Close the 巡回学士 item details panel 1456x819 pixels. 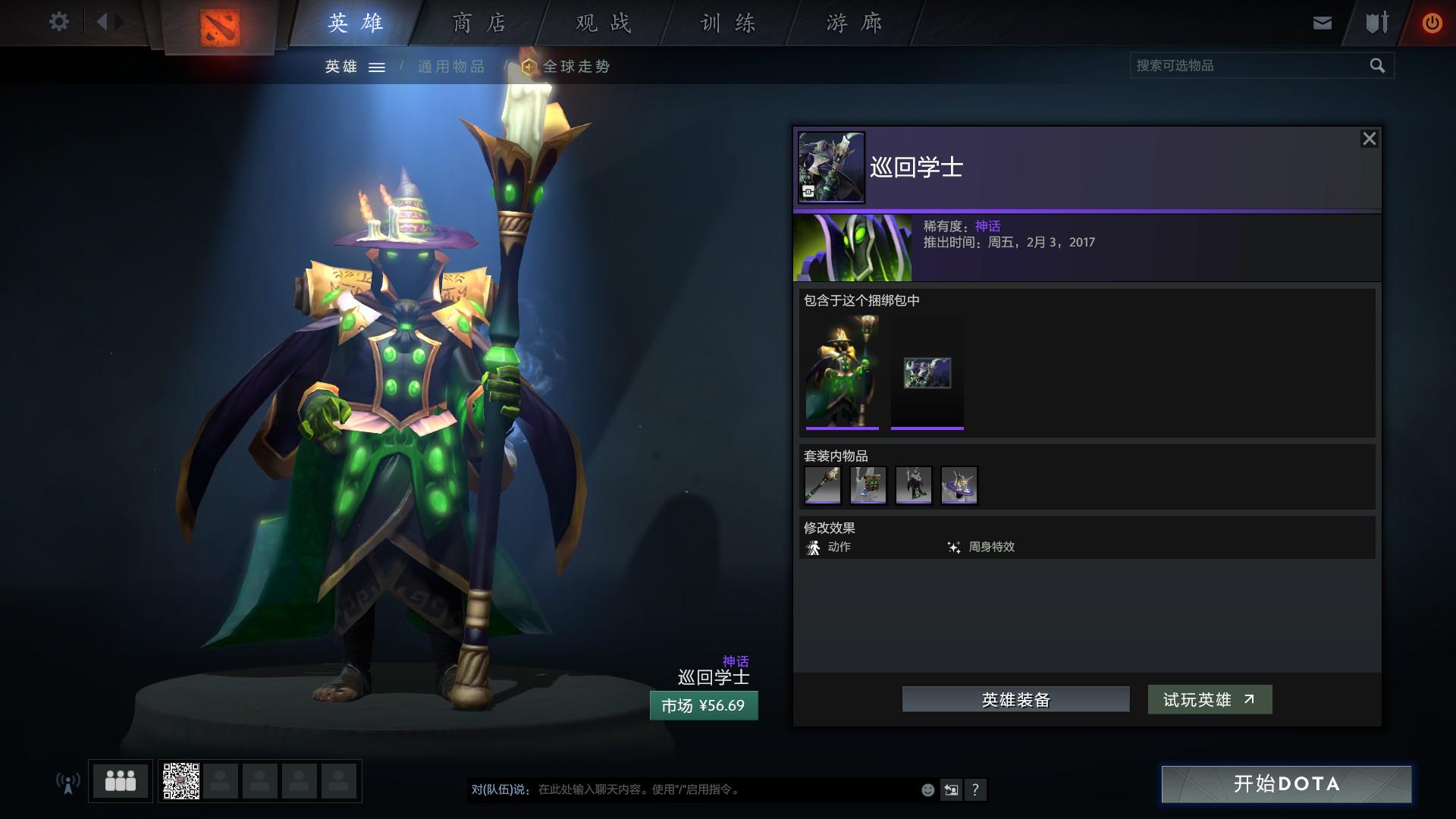pos(1369,139)
